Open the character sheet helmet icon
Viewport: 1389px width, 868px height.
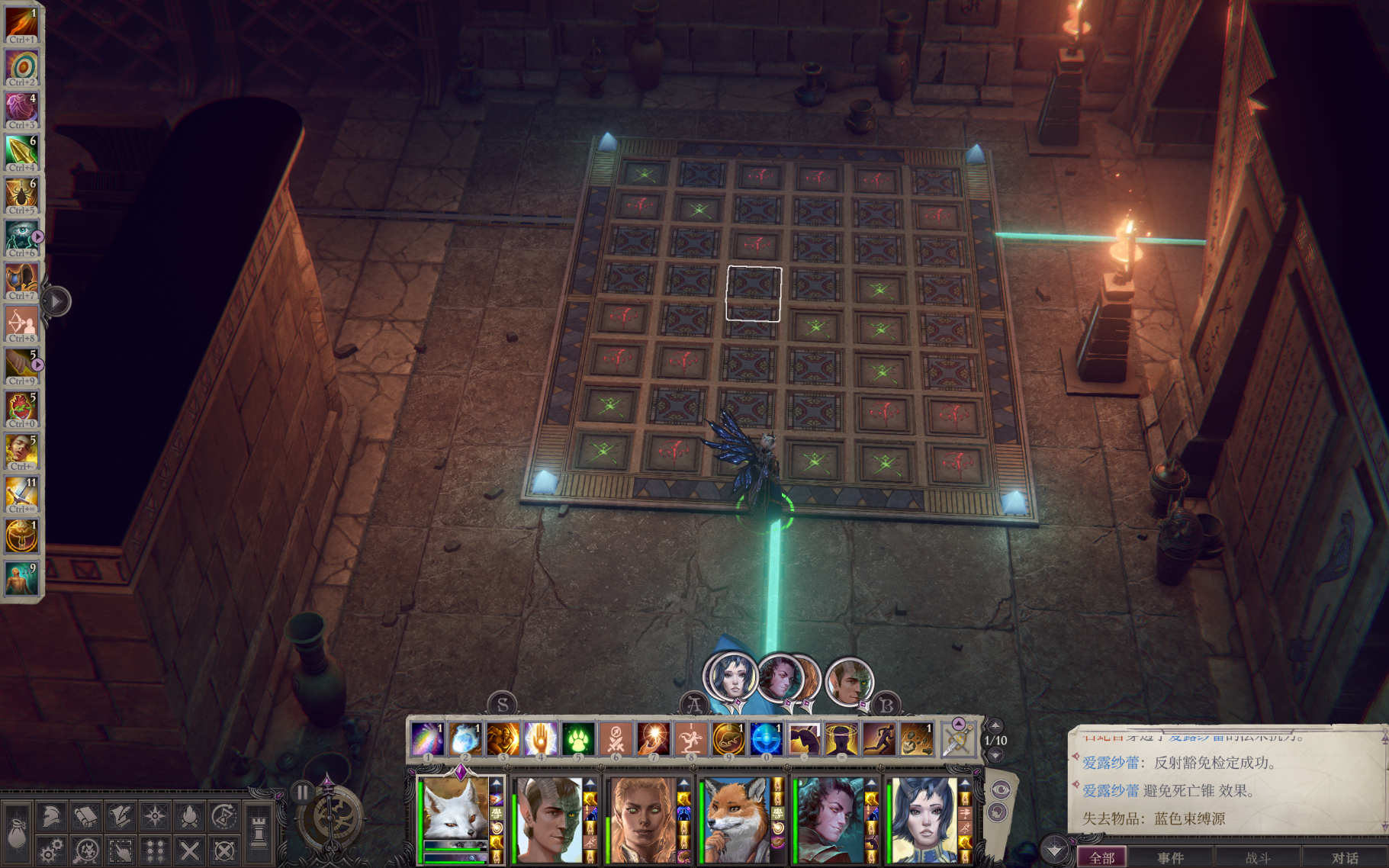(51, 817)
